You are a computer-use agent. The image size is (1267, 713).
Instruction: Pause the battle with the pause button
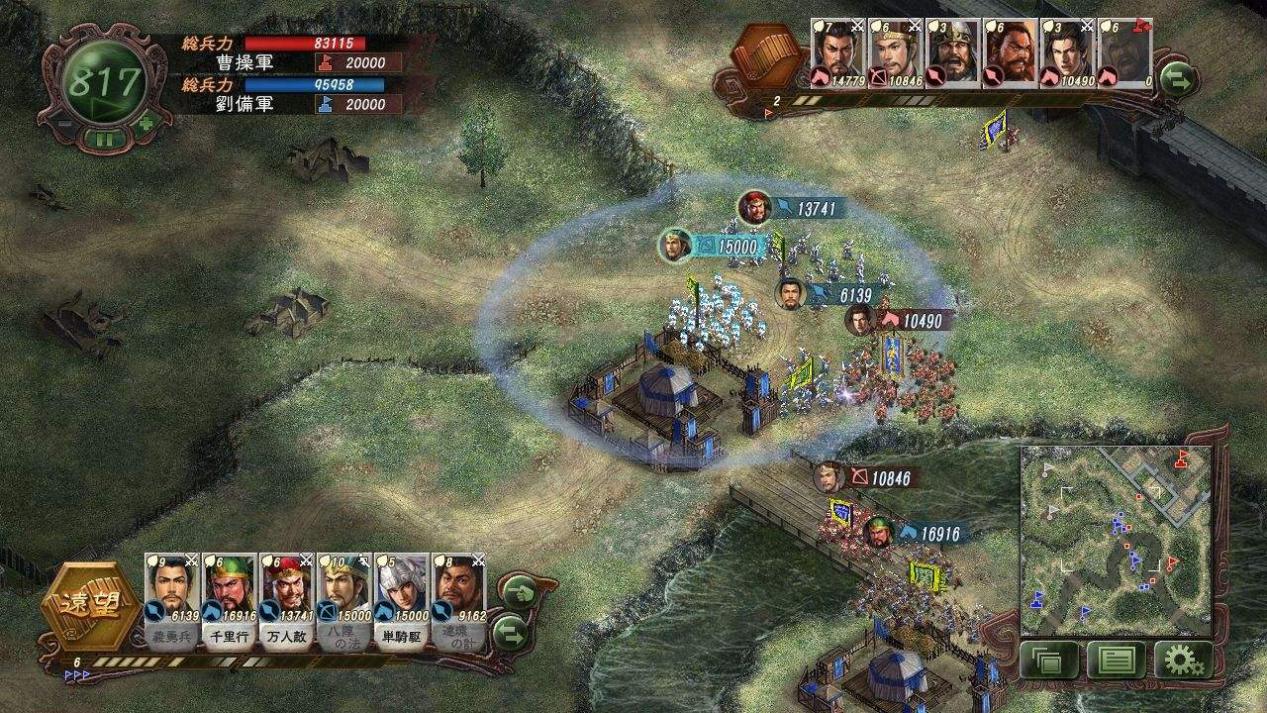coord(105,139)
